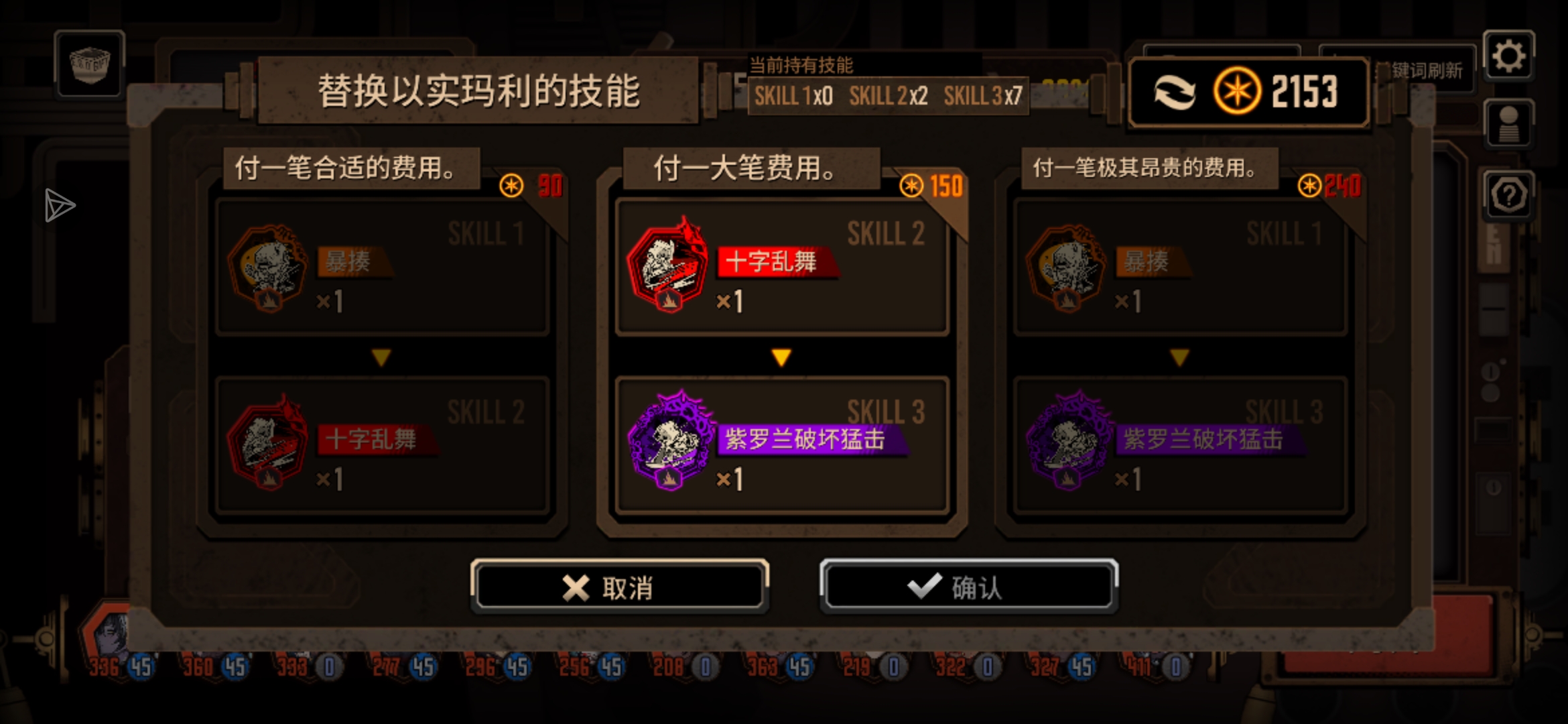Open the character profile icon below settings
Image resolution: width=1568 pixels, height=724 pixels.
(1509, 124)
